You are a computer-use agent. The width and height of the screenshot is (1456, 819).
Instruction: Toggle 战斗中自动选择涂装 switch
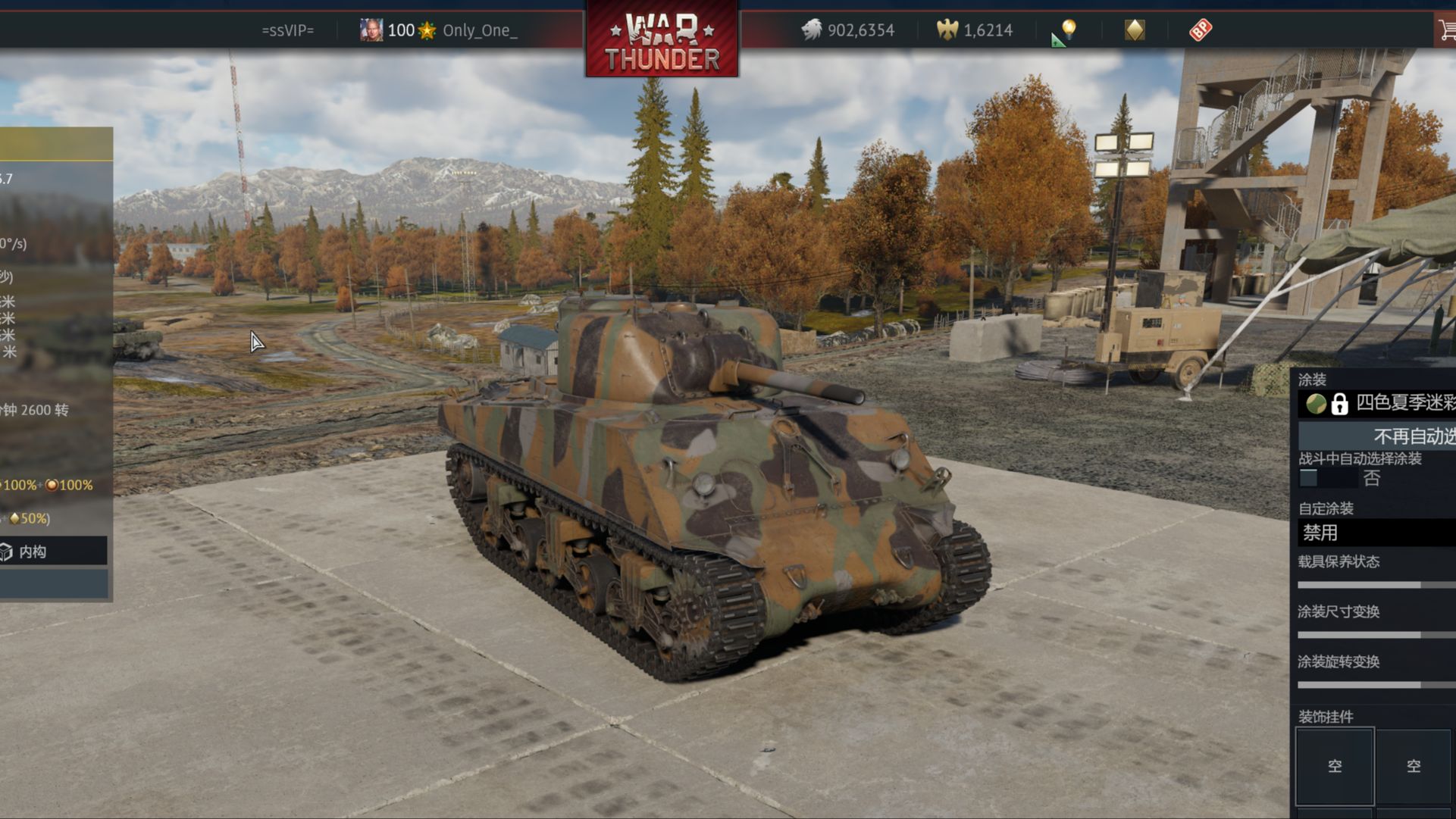[x=1309, y=478]
